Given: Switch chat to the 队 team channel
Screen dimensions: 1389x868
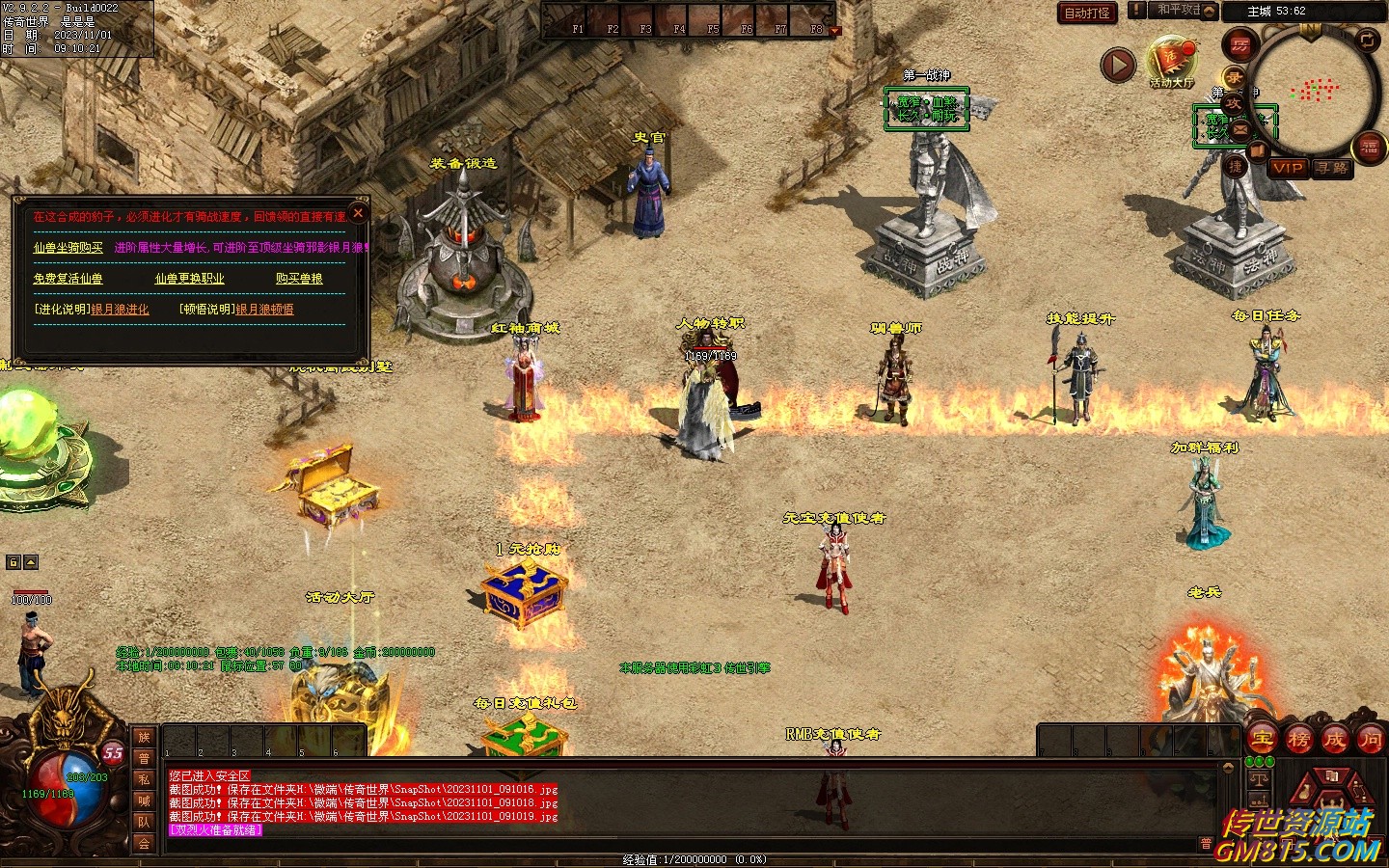Looking at the screenshot, I should click(x=144, y=822).
